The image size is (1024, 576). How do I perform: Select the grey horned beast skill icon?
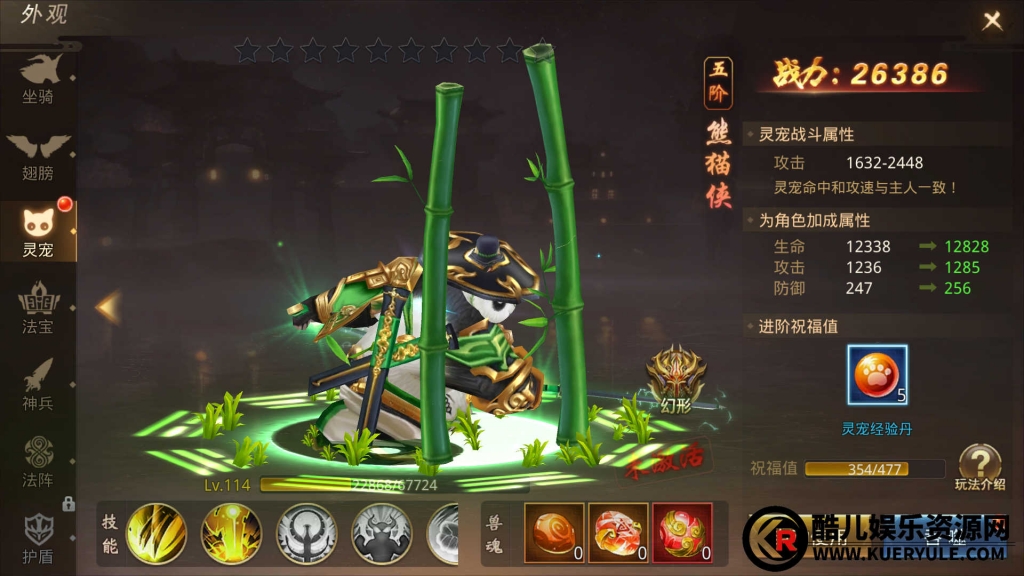[x=382, y=533]
